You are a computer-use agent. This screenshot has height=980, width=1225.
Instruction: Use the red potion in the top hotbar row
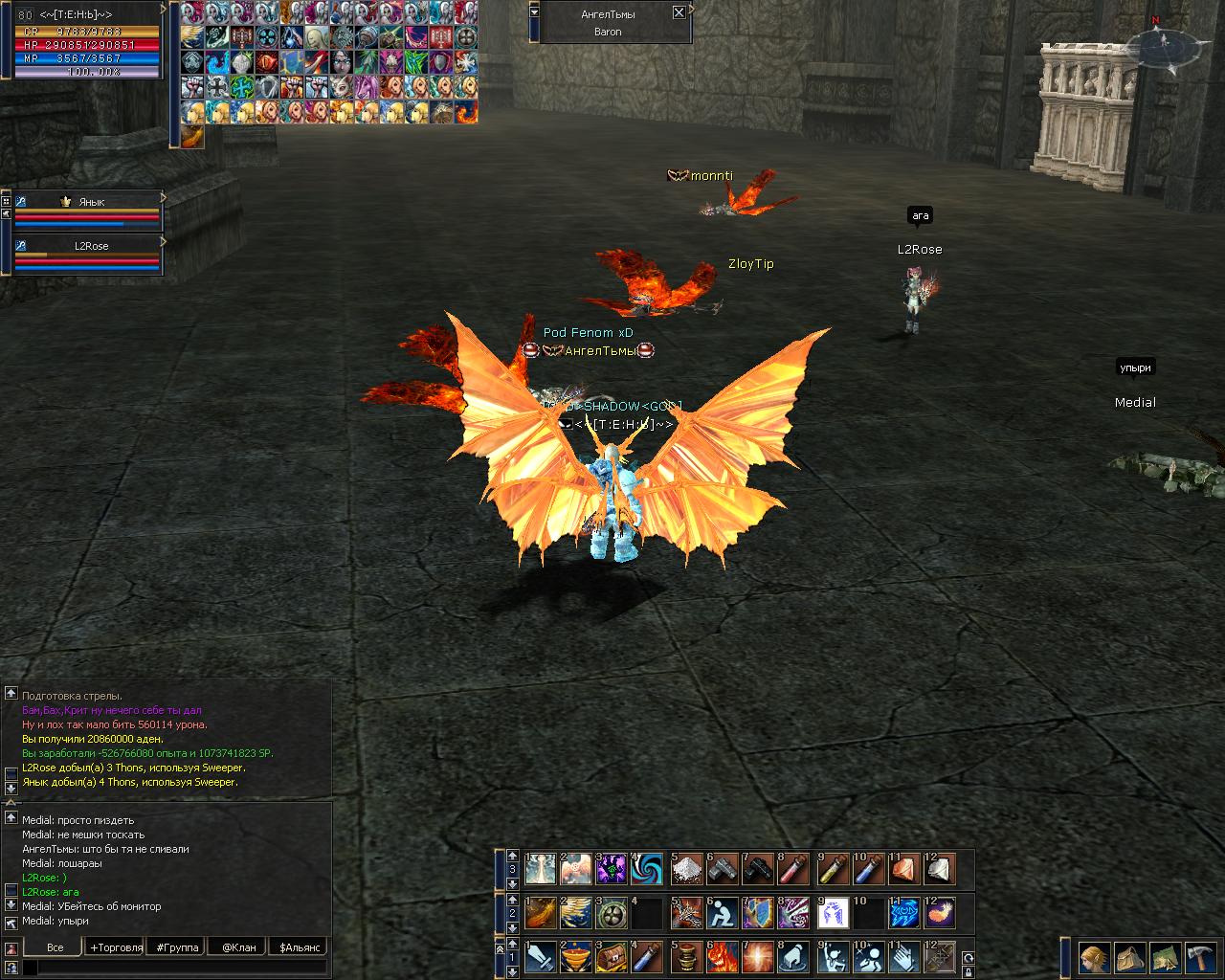coord(794,869)
